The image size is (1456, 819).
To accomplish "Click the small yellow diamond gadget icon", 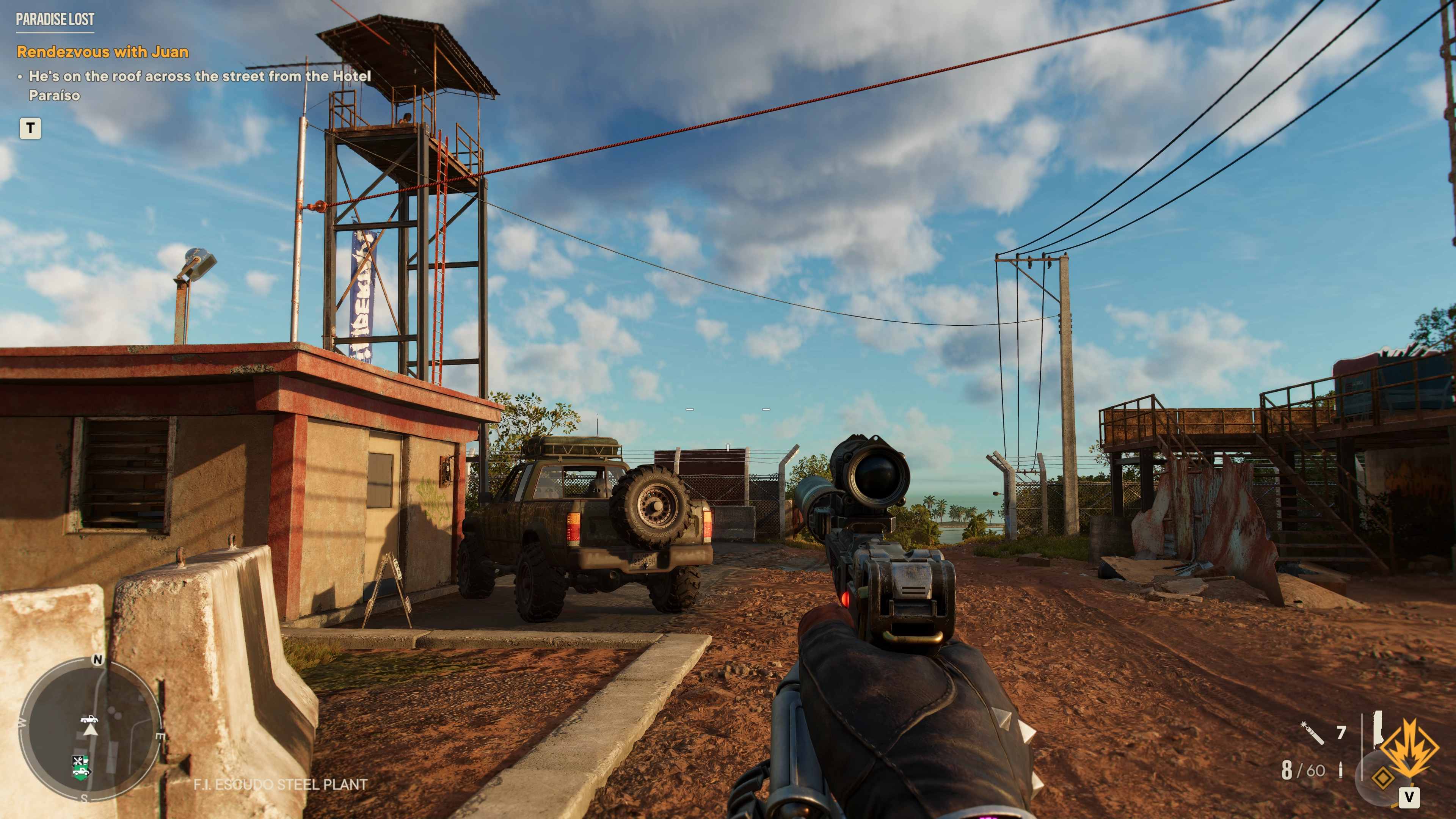I will [1382, 778].
